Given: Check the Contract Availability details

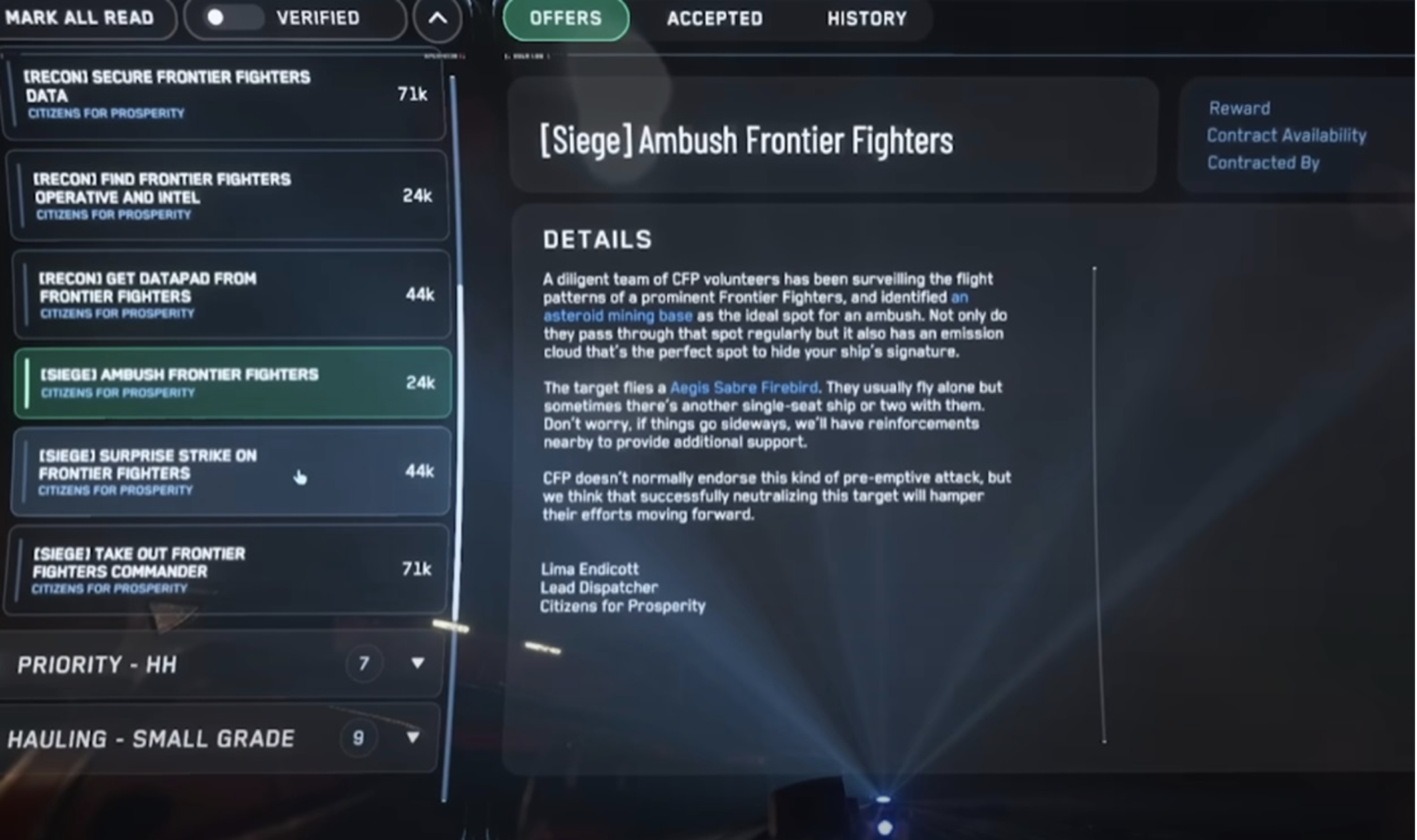Looking at the screenshot, I should [1286, 136].
